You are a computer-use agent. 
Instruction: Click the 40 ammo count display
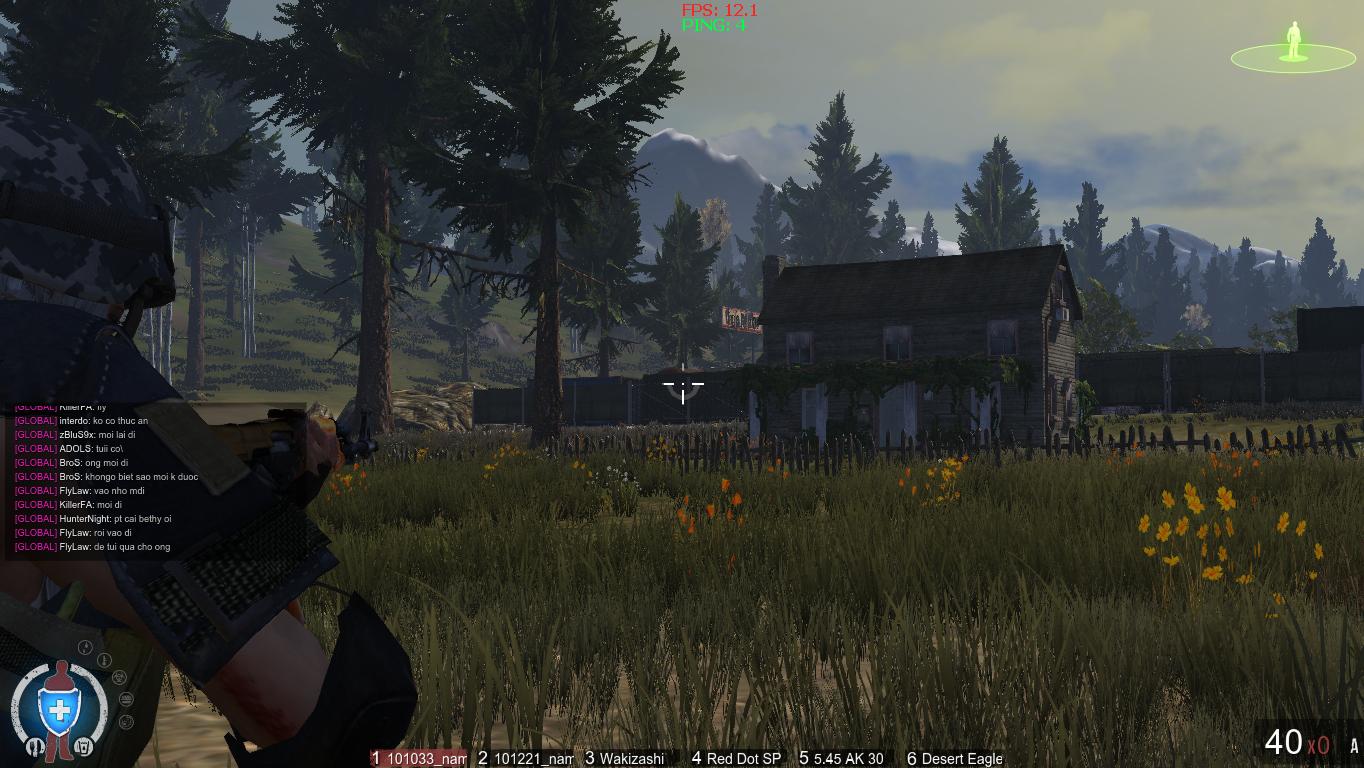[x=1287, y=744]
